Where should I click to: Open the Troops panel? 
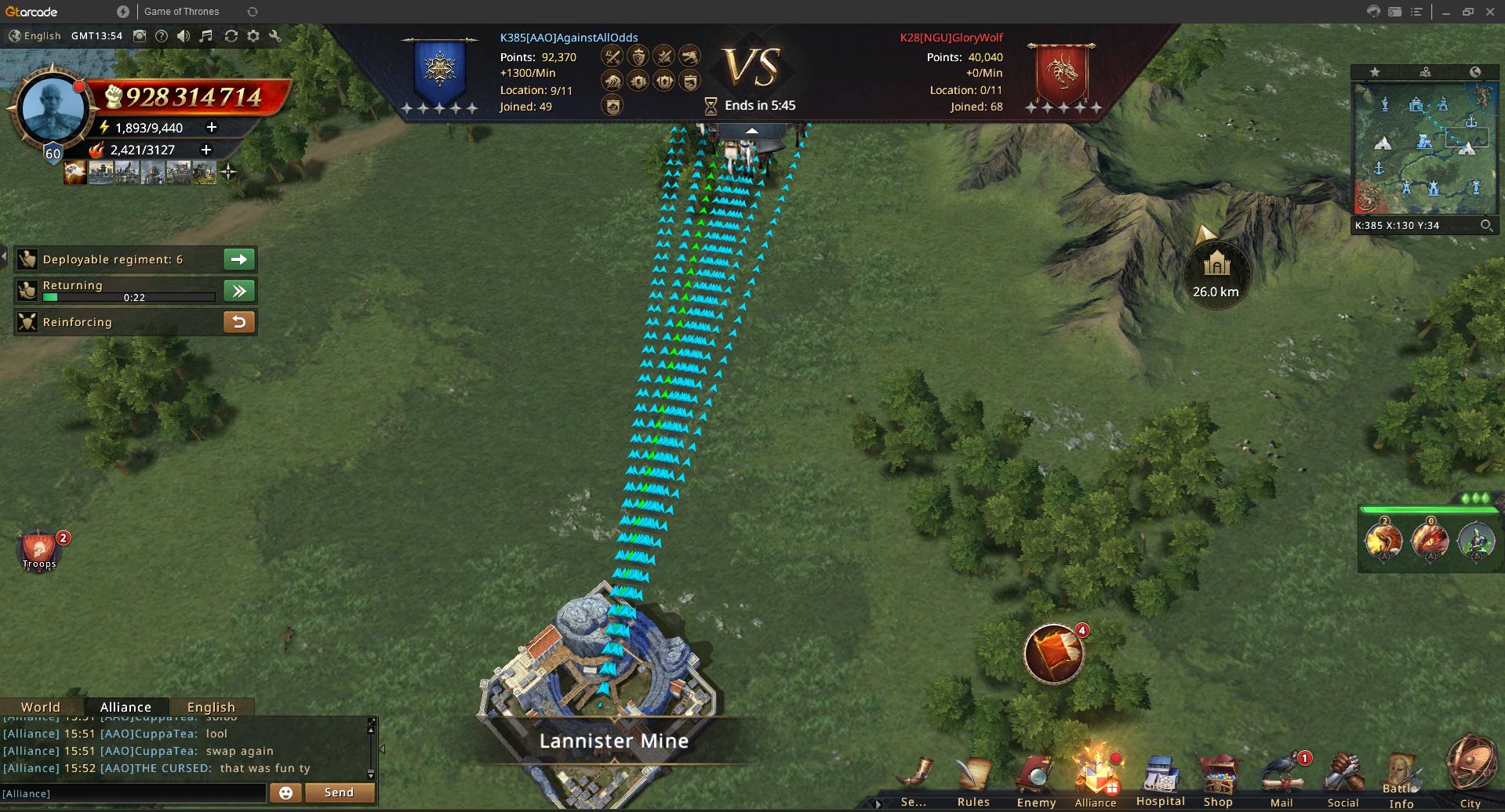pos(39,549)
